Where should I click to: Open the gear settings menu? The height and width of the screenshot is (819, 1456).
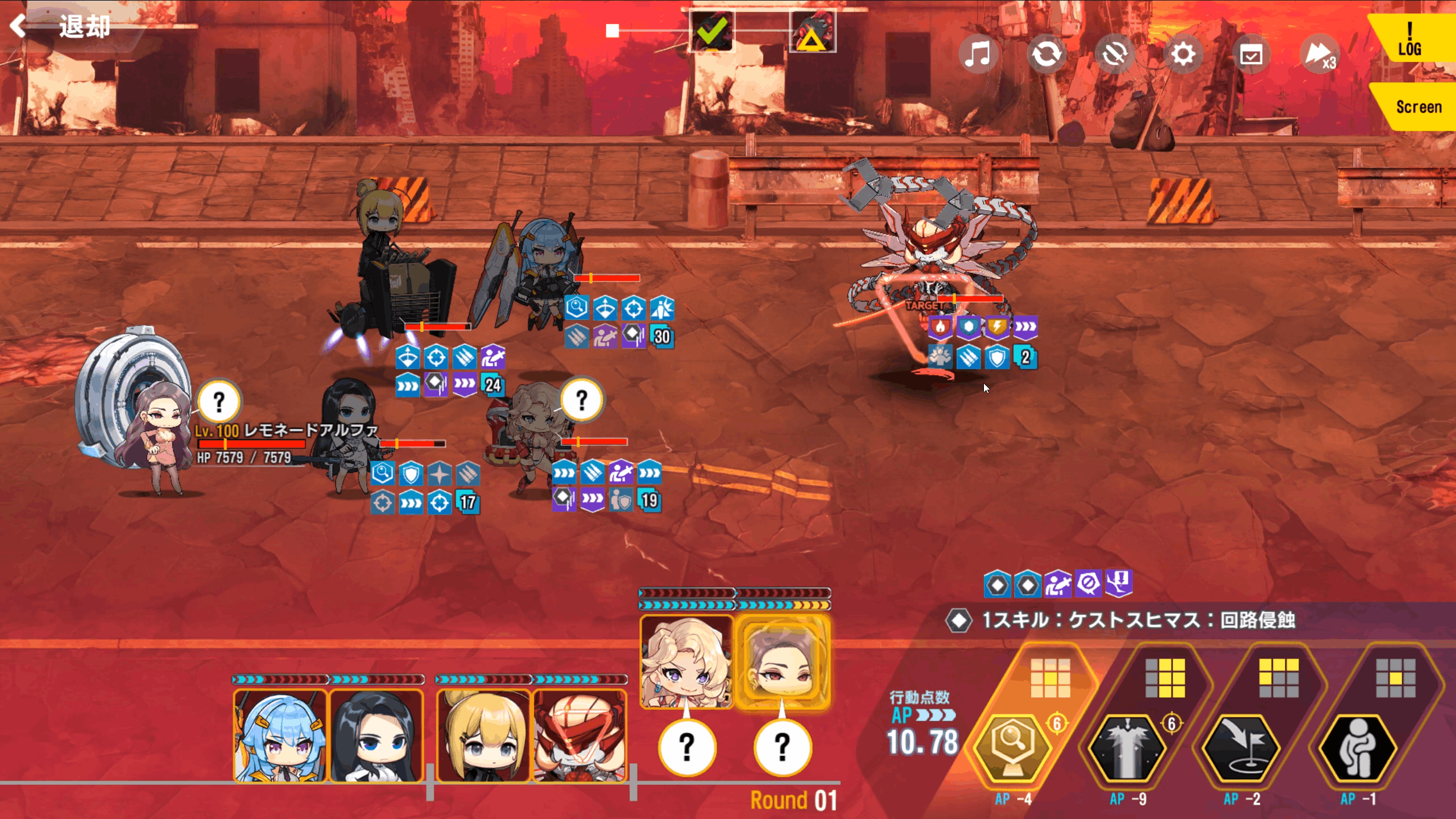tap(1183, 55)
